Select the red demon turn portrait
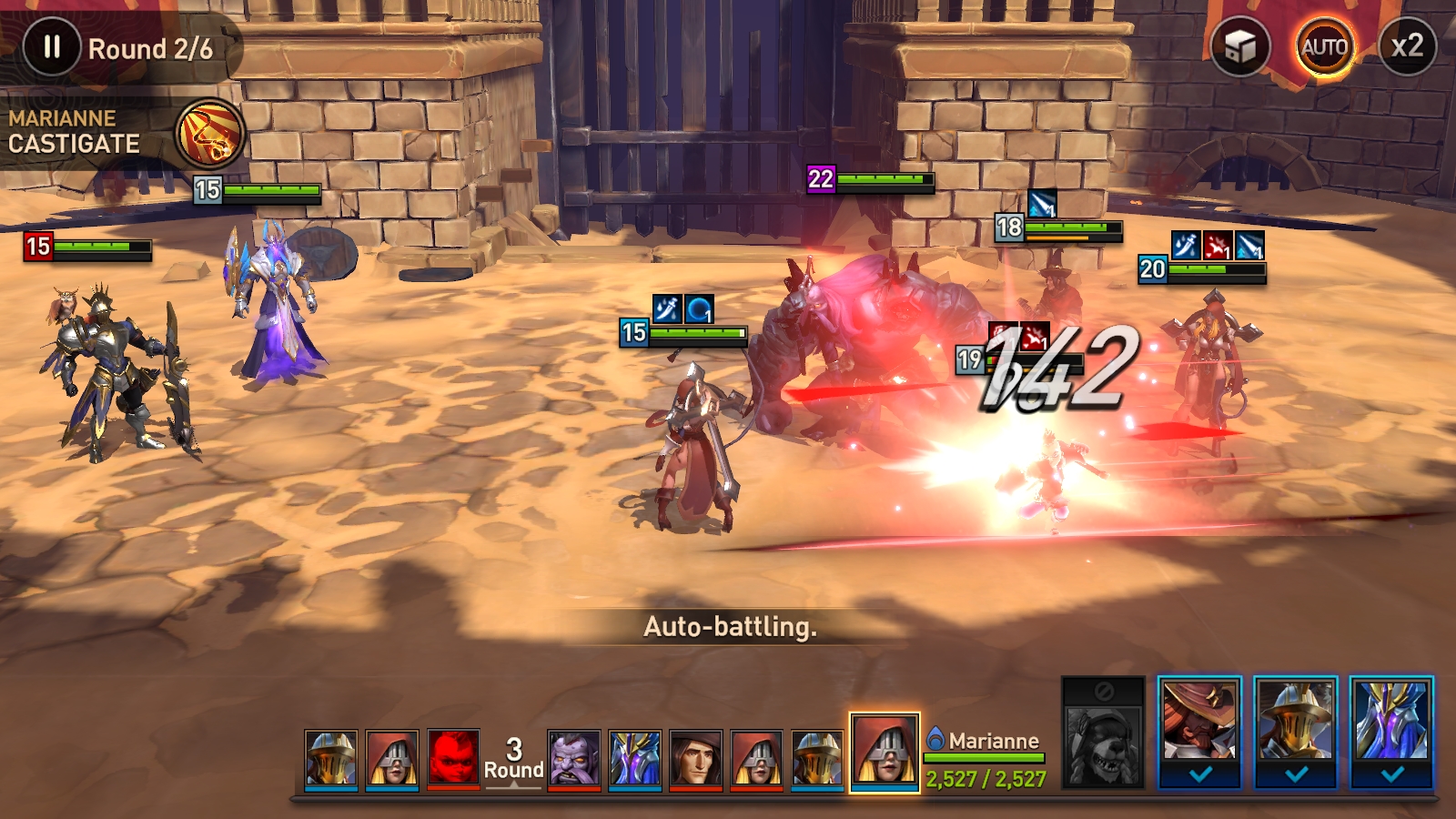This screenshot has height=819, width=1456. click(453, 757)
